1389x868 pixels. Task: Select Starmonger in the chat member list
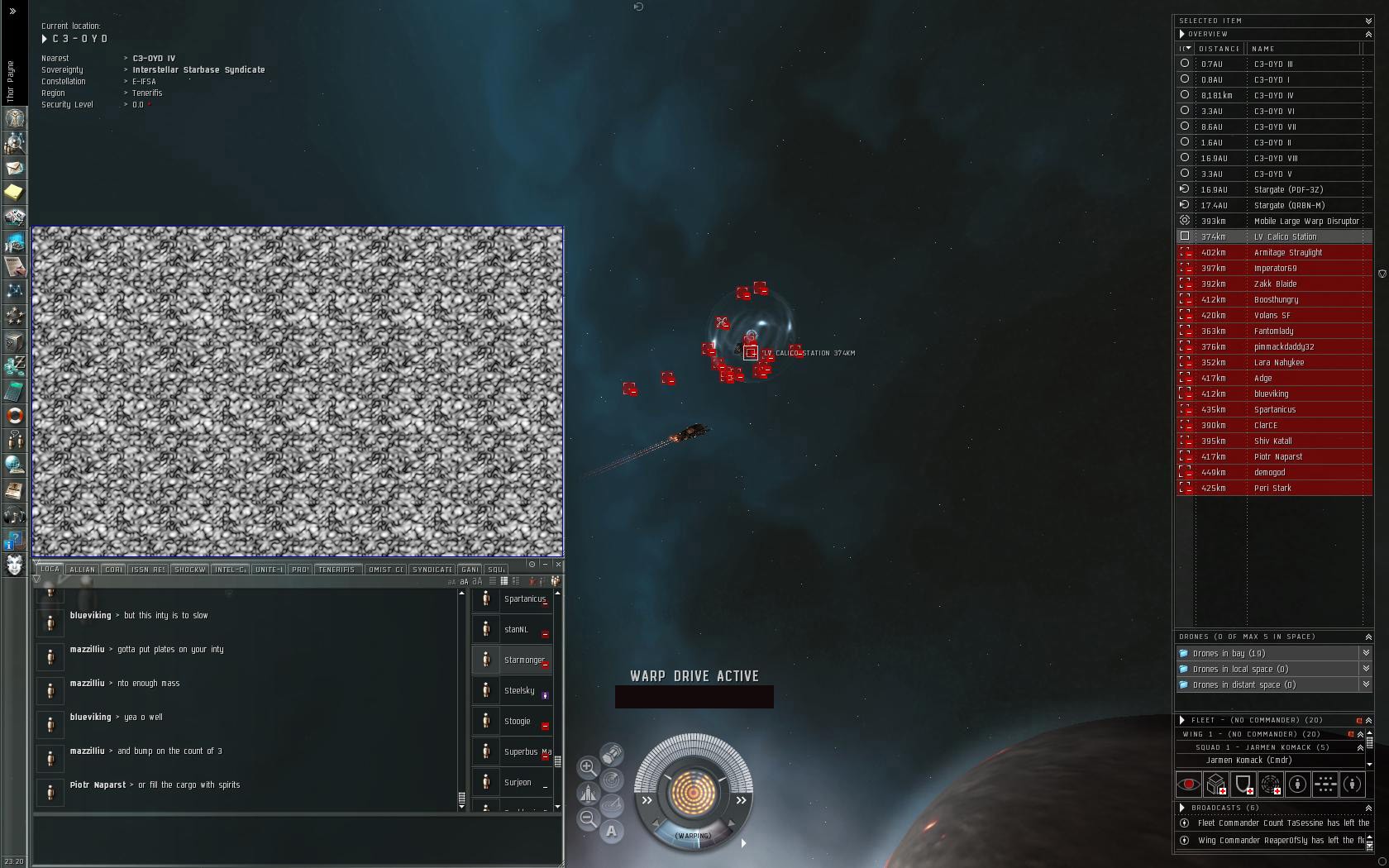524,661
